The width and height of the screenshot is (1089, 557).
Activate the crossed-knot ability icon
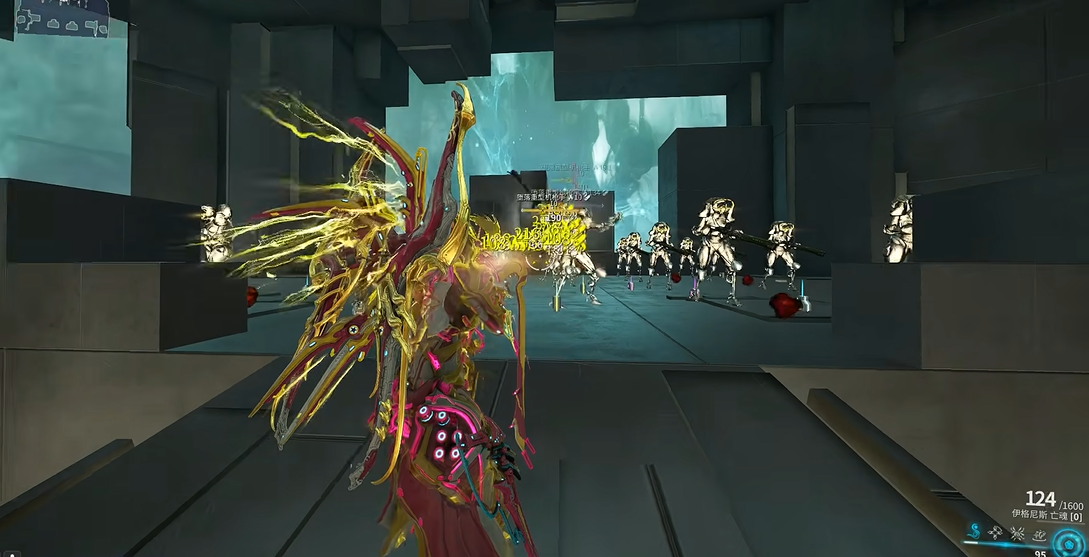click(x=995, y=533)
